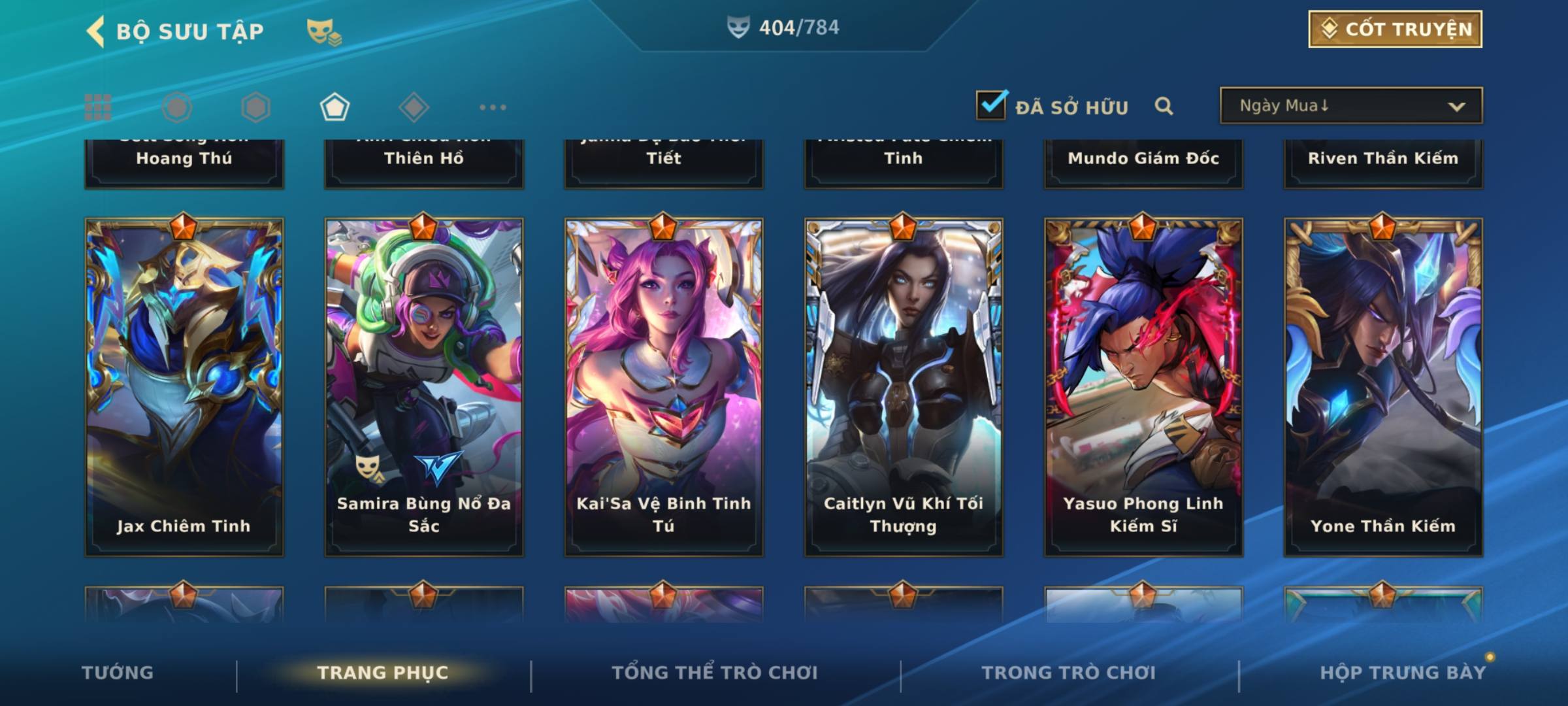Pick Caitlyn Vũ Khí Tối Thượng card

pos(904,387)
